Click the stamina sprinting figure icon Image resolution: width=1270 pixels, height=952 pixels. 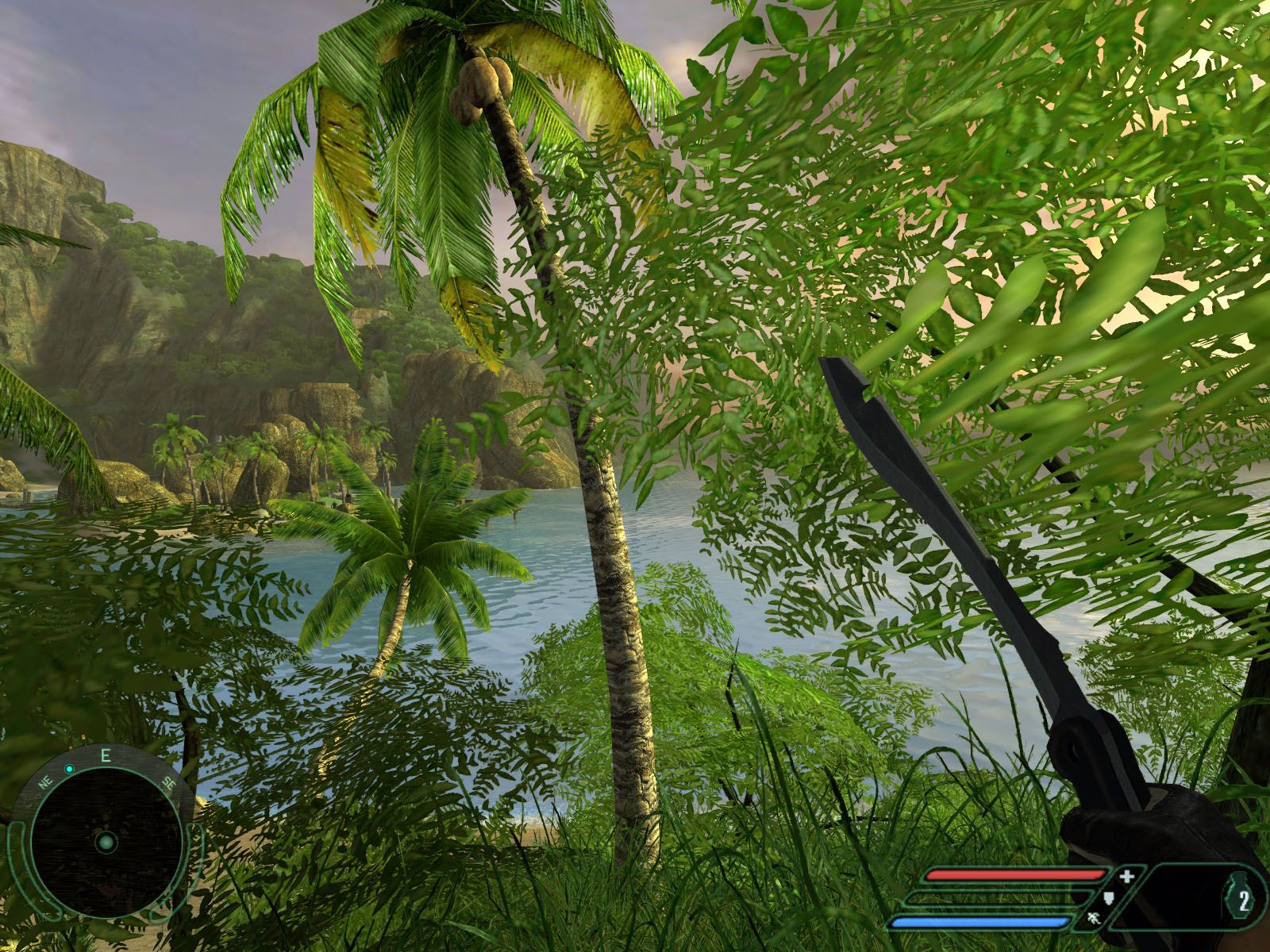[x=1094, y=920]
